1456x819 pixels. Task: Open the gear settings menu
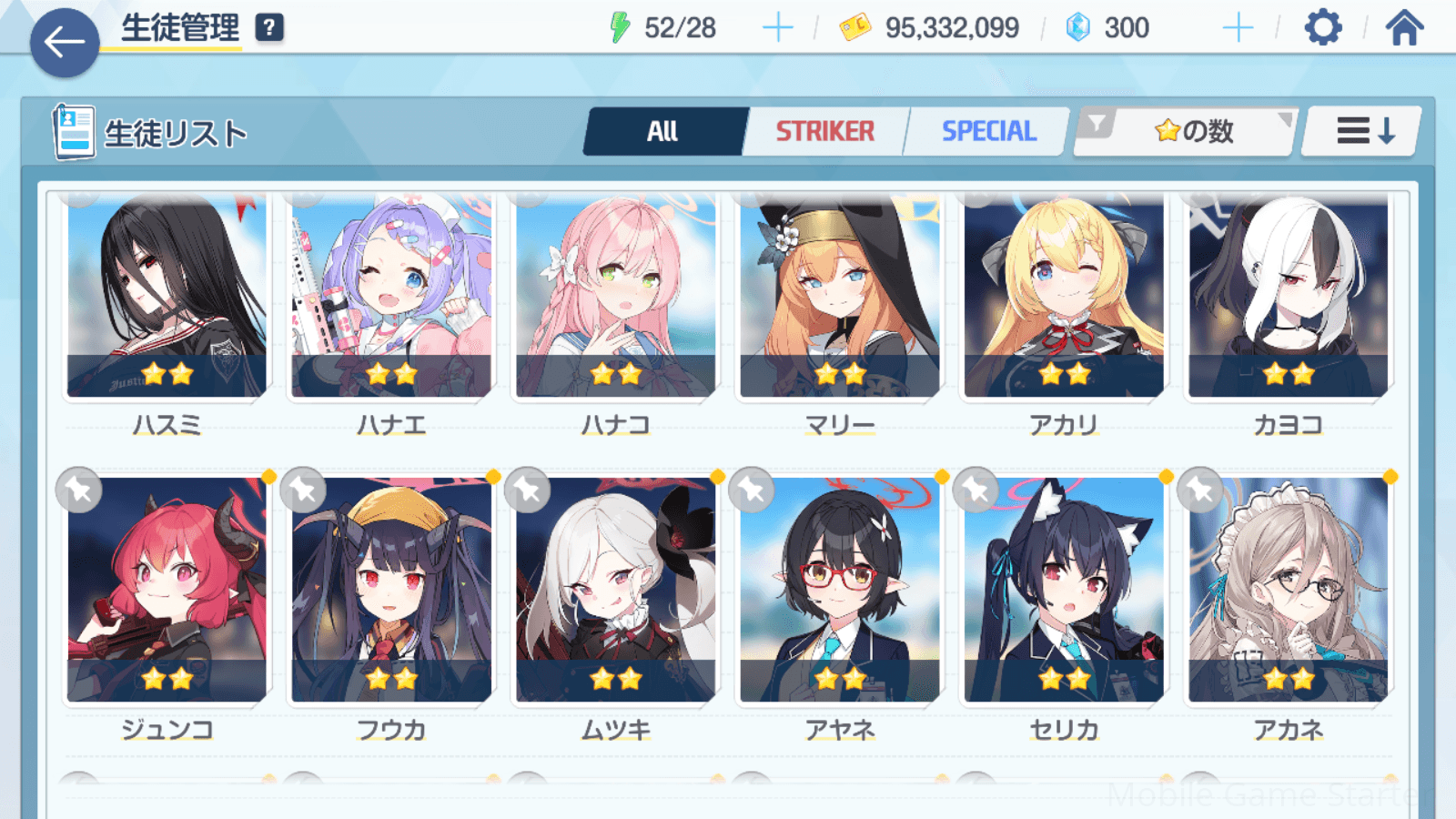click(1322, 28)
